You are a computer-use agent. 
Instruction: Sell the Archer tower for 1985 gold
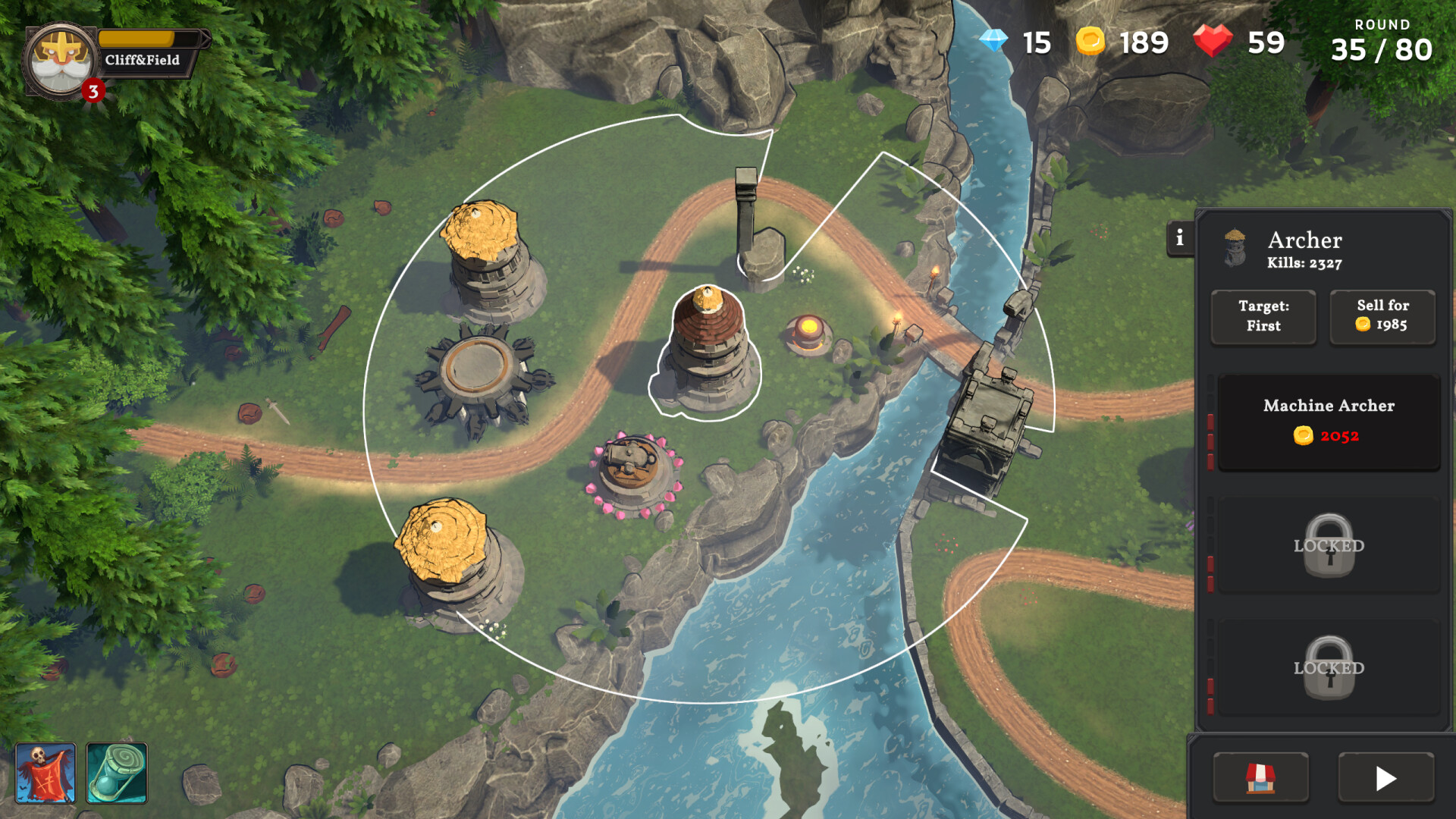coord(1382,316)
